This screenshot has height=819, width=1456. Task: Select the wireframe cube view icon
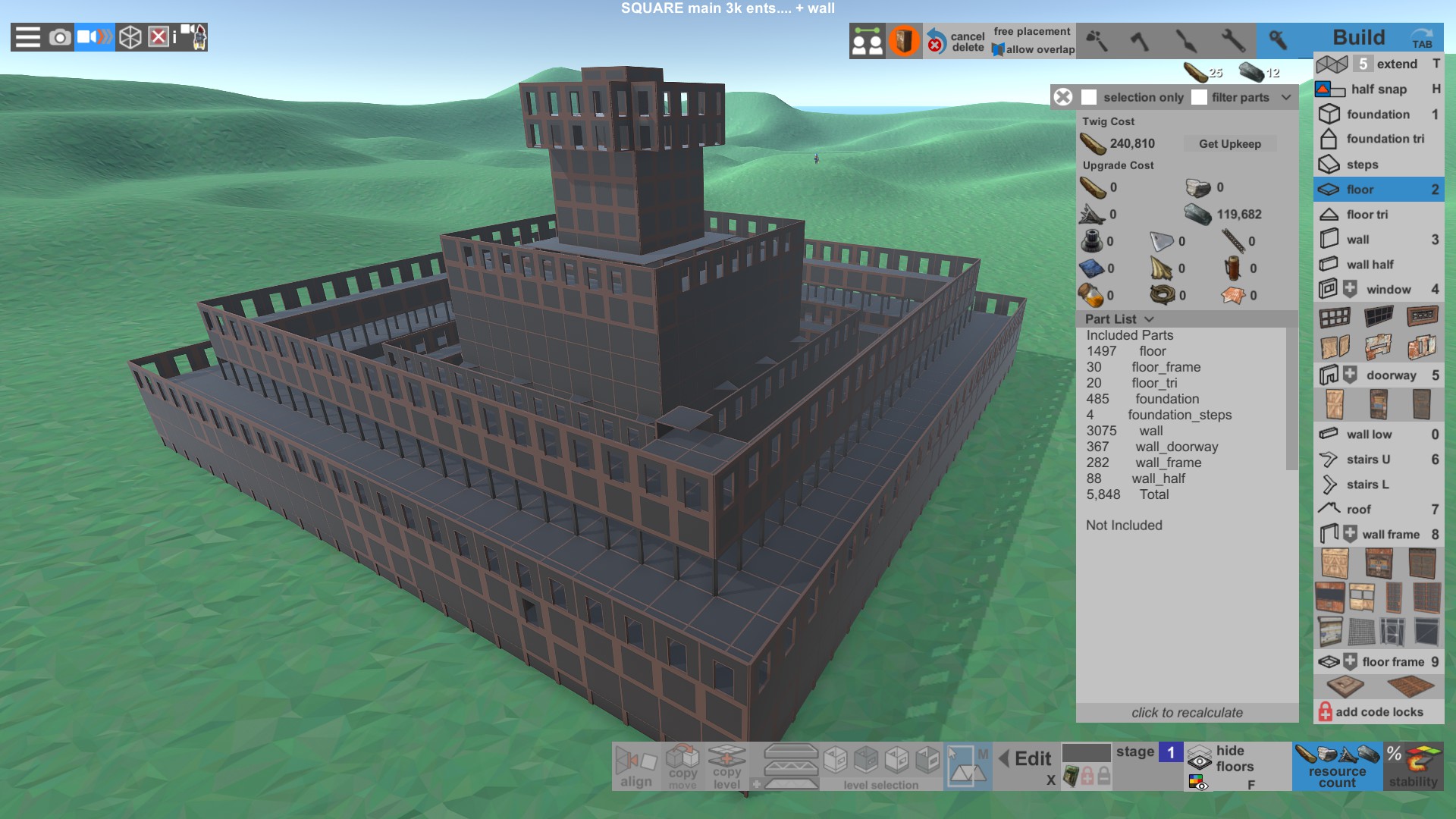[x=130, y=36]
